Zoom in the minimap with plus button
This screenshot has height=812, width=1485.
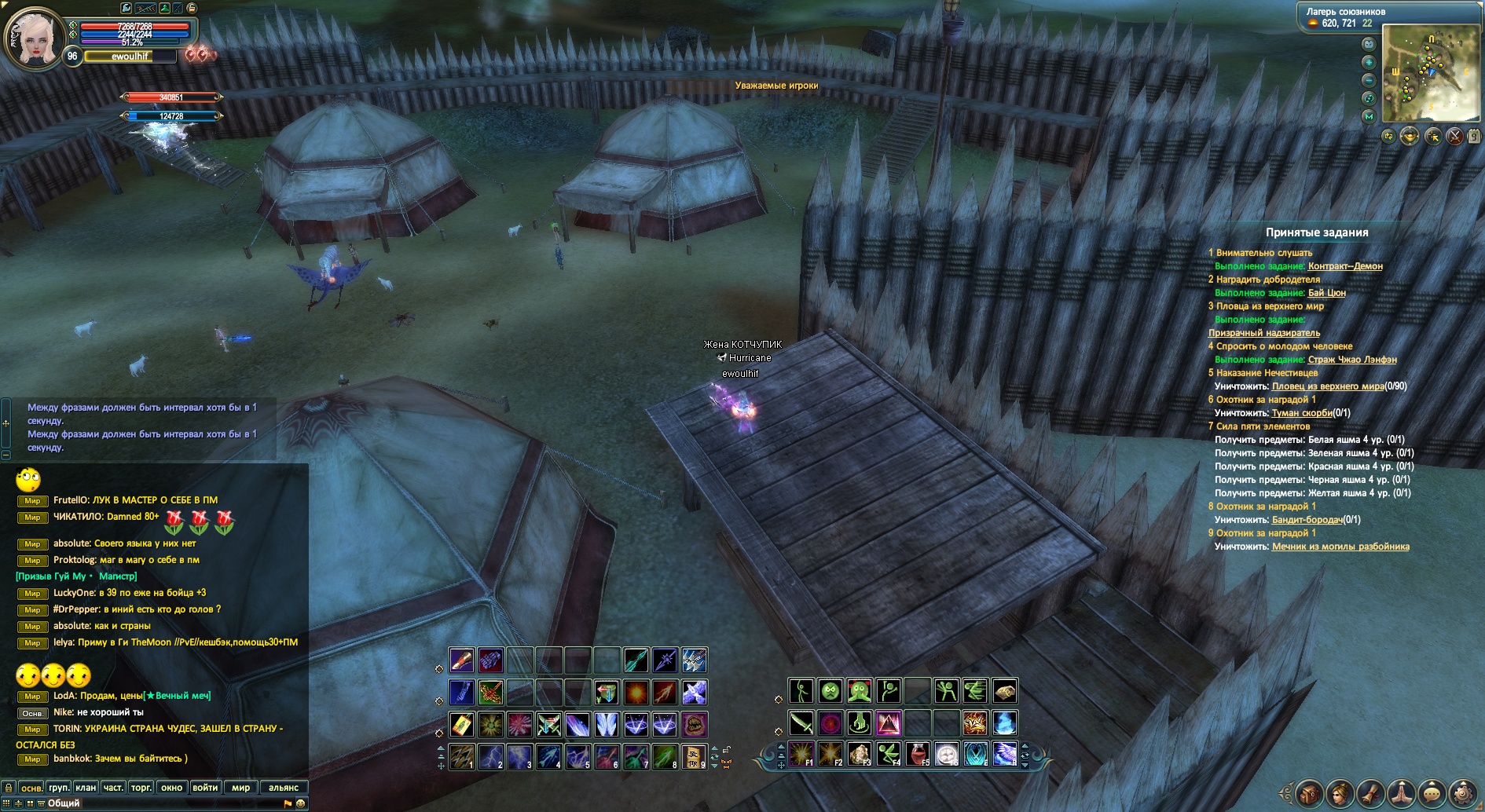(1369, 62)
